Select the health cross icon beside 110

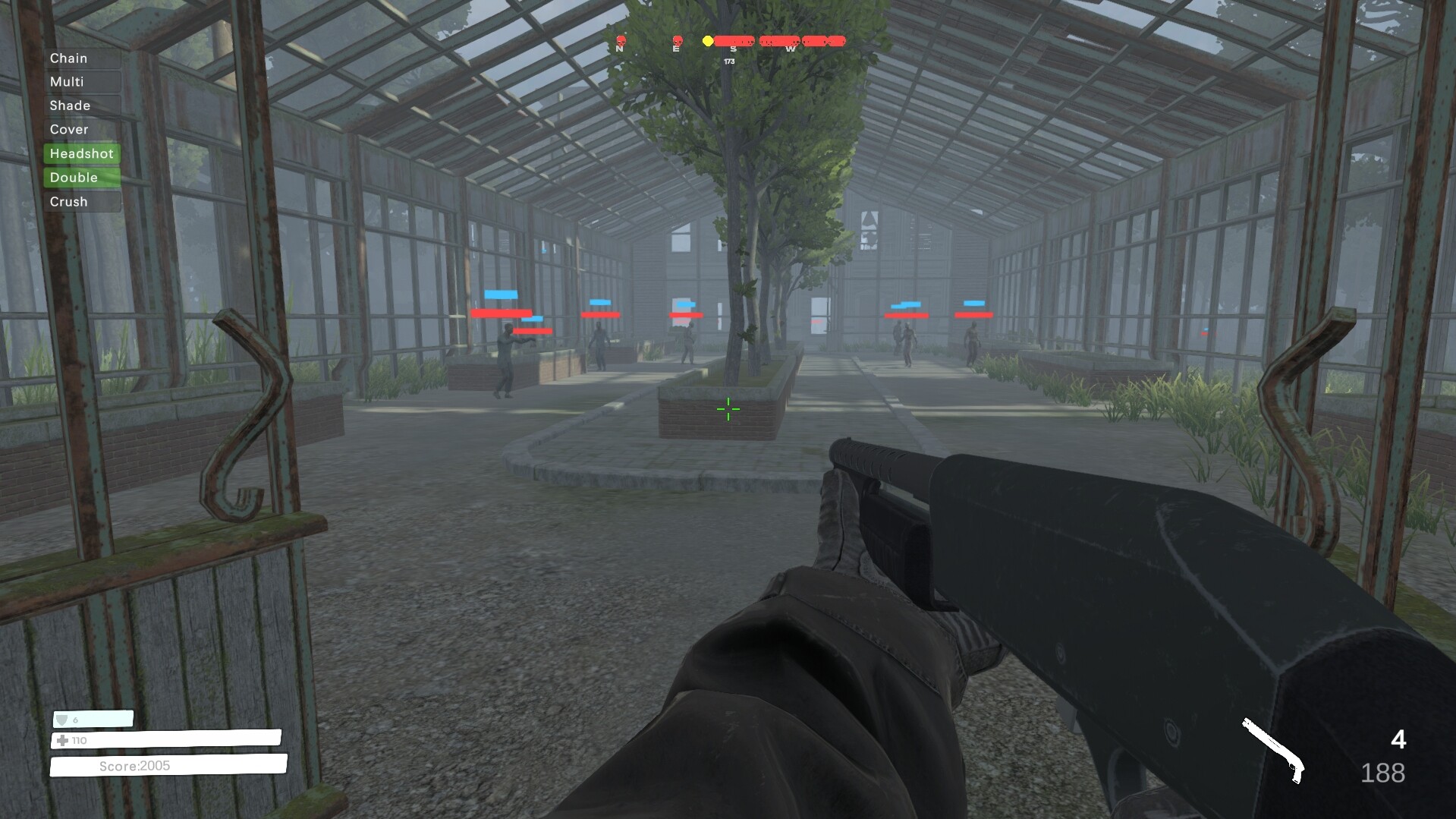coord(61,742)
